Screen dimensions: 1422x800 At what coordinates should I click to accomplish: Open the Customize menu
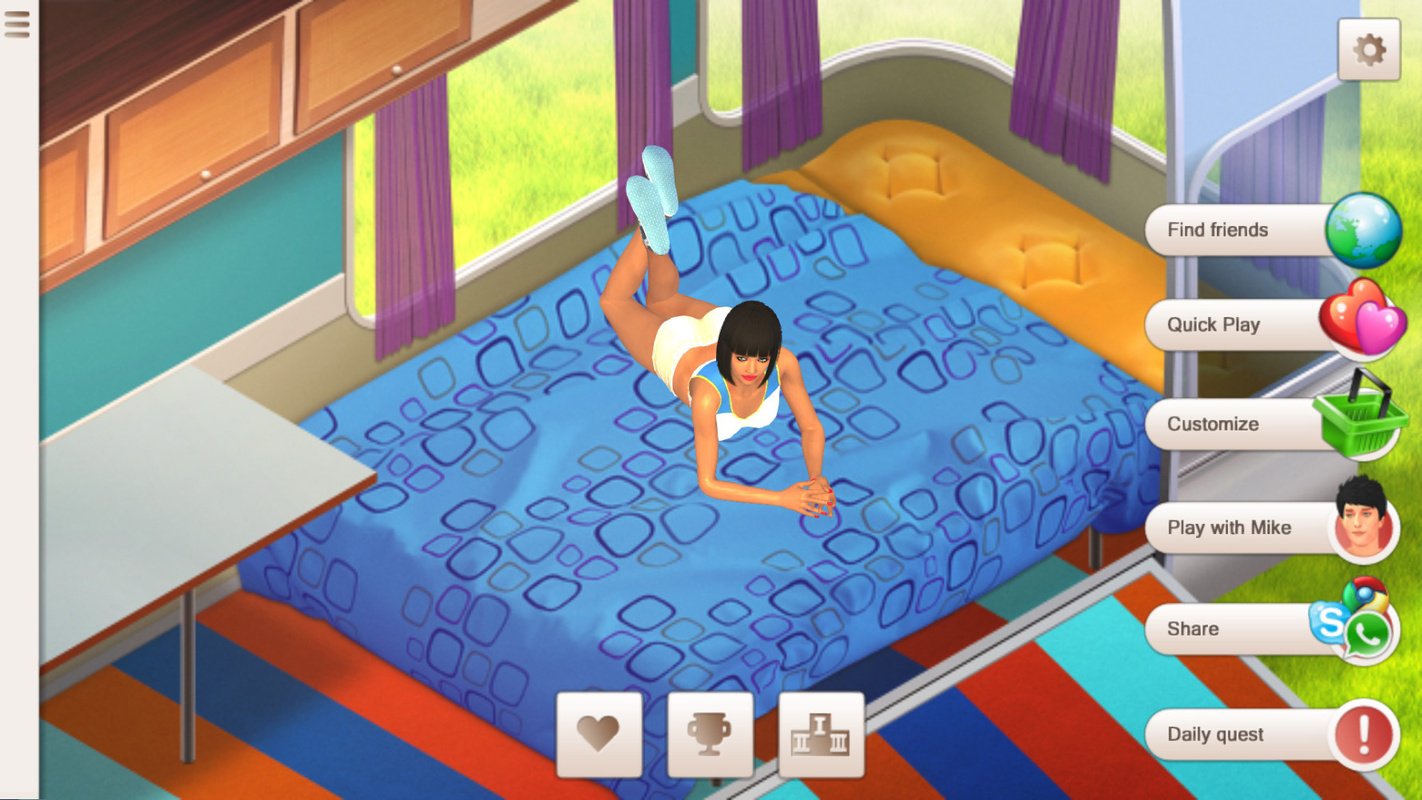point(1238,424)
